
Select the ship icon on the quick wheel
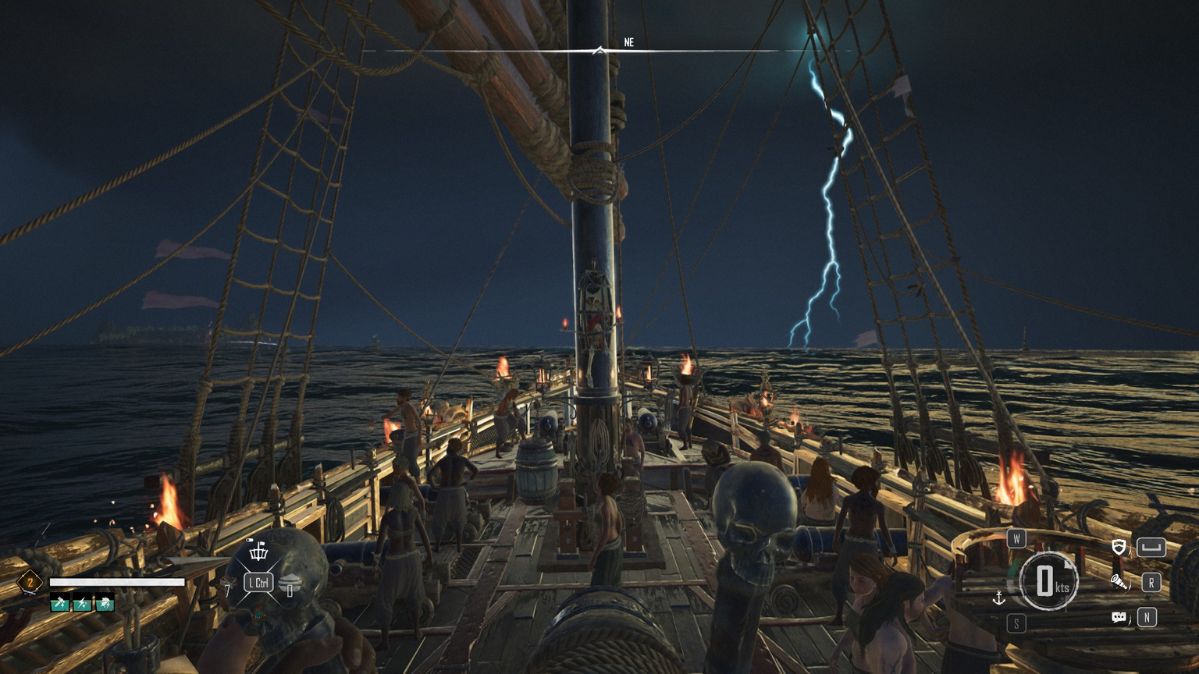(x=259, y=554)
